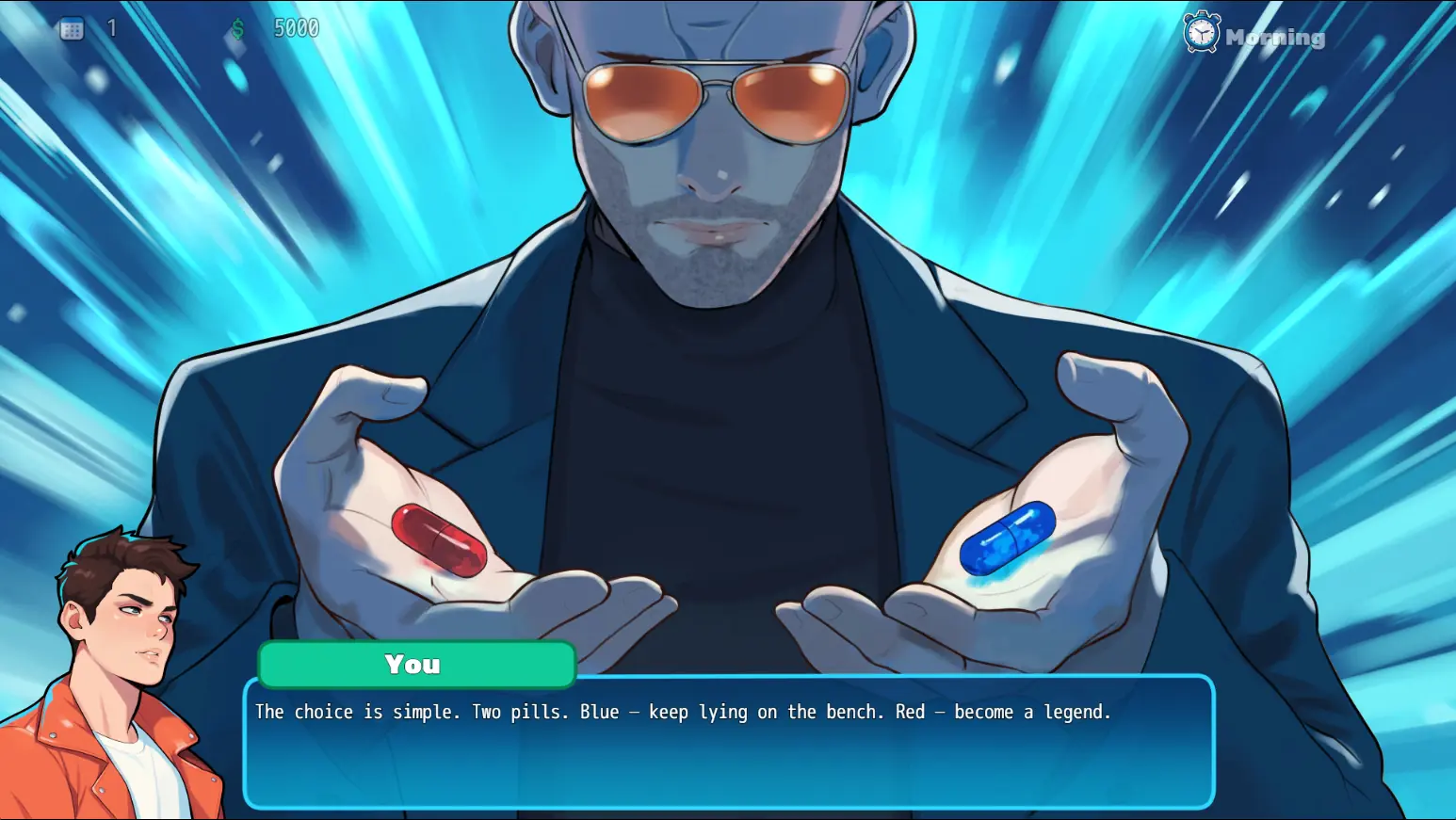Click the alarm clock Morning icon
The image size is (1456, 820).
(1202, 33)
